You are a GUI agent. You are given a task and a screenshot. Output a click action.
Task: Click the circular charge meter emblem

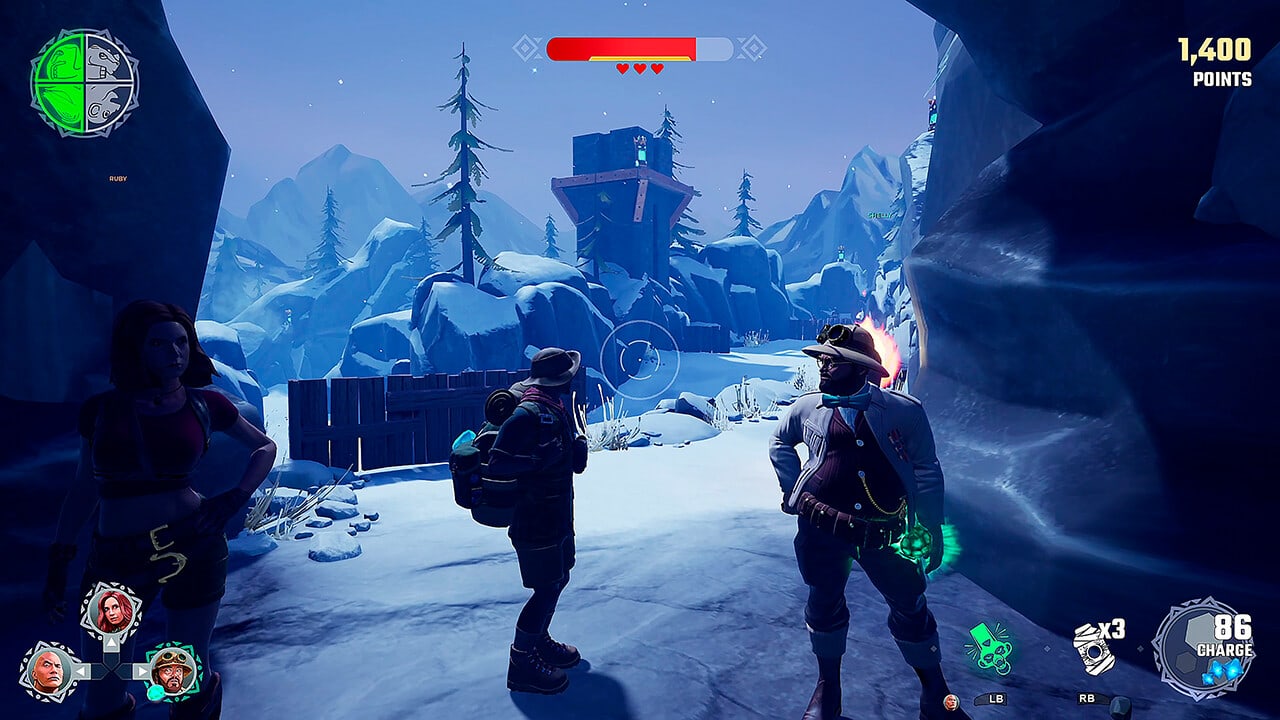[x=1203, y=649]
